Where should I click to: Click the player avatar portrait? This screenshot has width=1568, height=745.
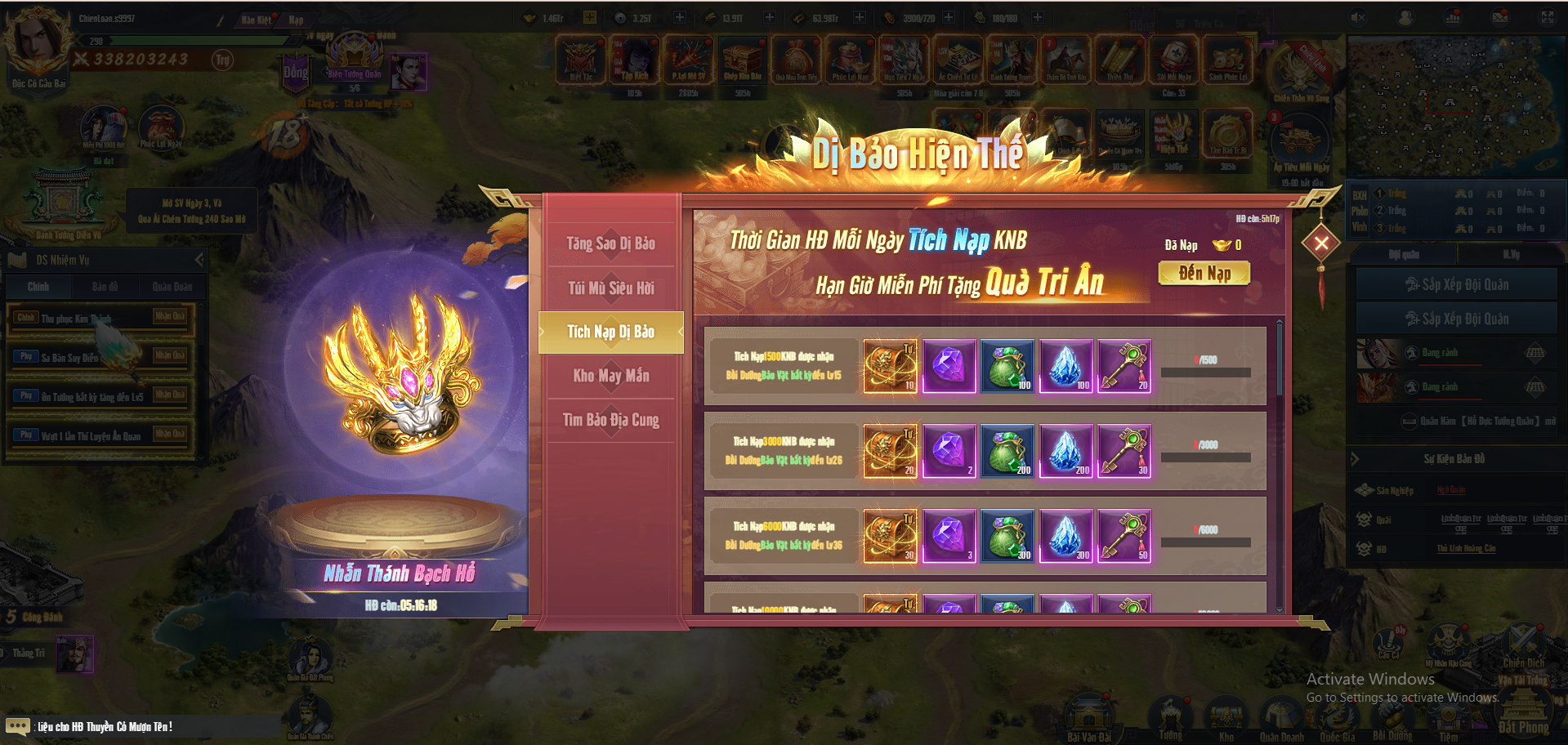point(37,41)
